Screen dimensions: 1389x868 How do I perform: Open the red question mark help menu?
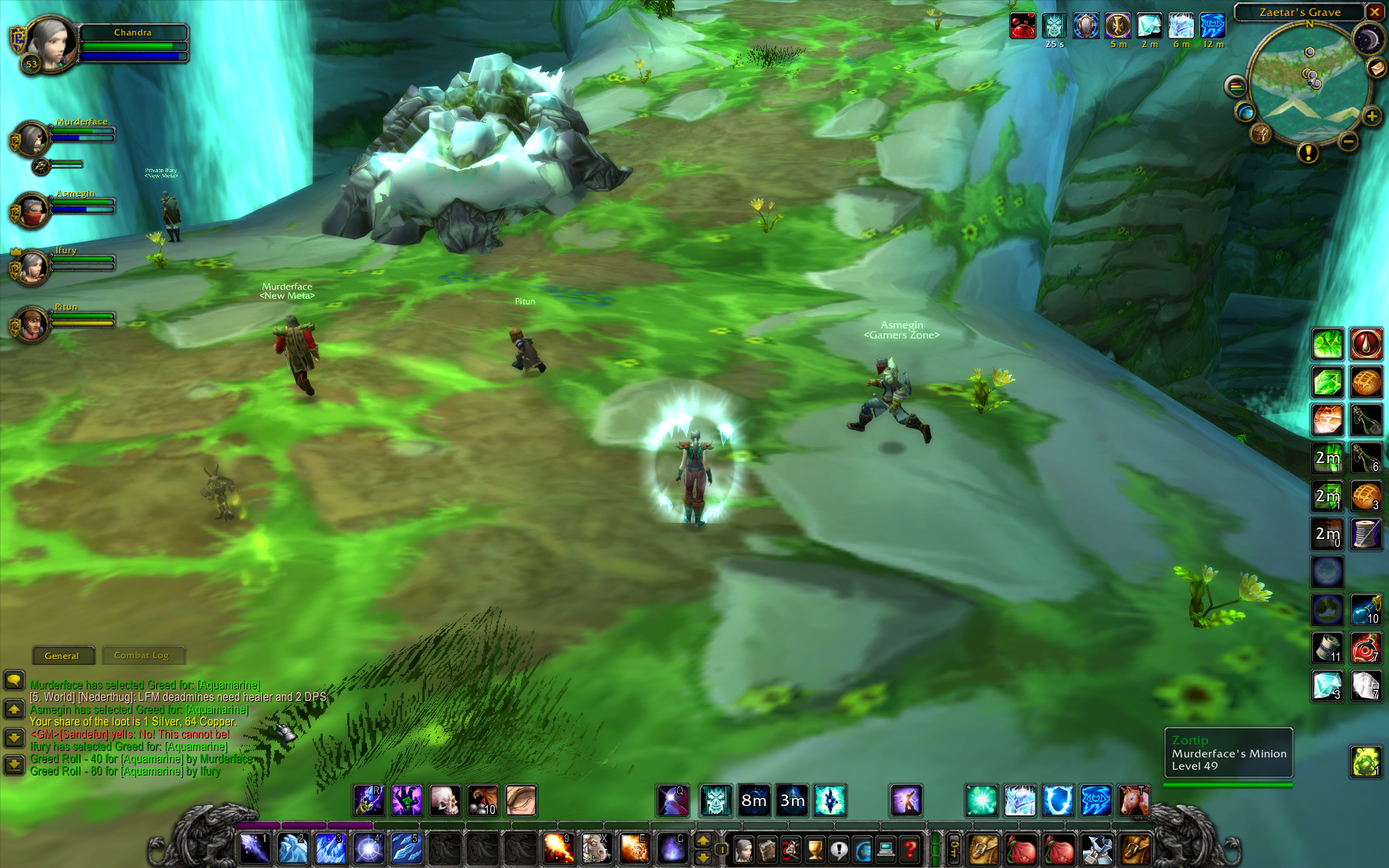(909, 849)
